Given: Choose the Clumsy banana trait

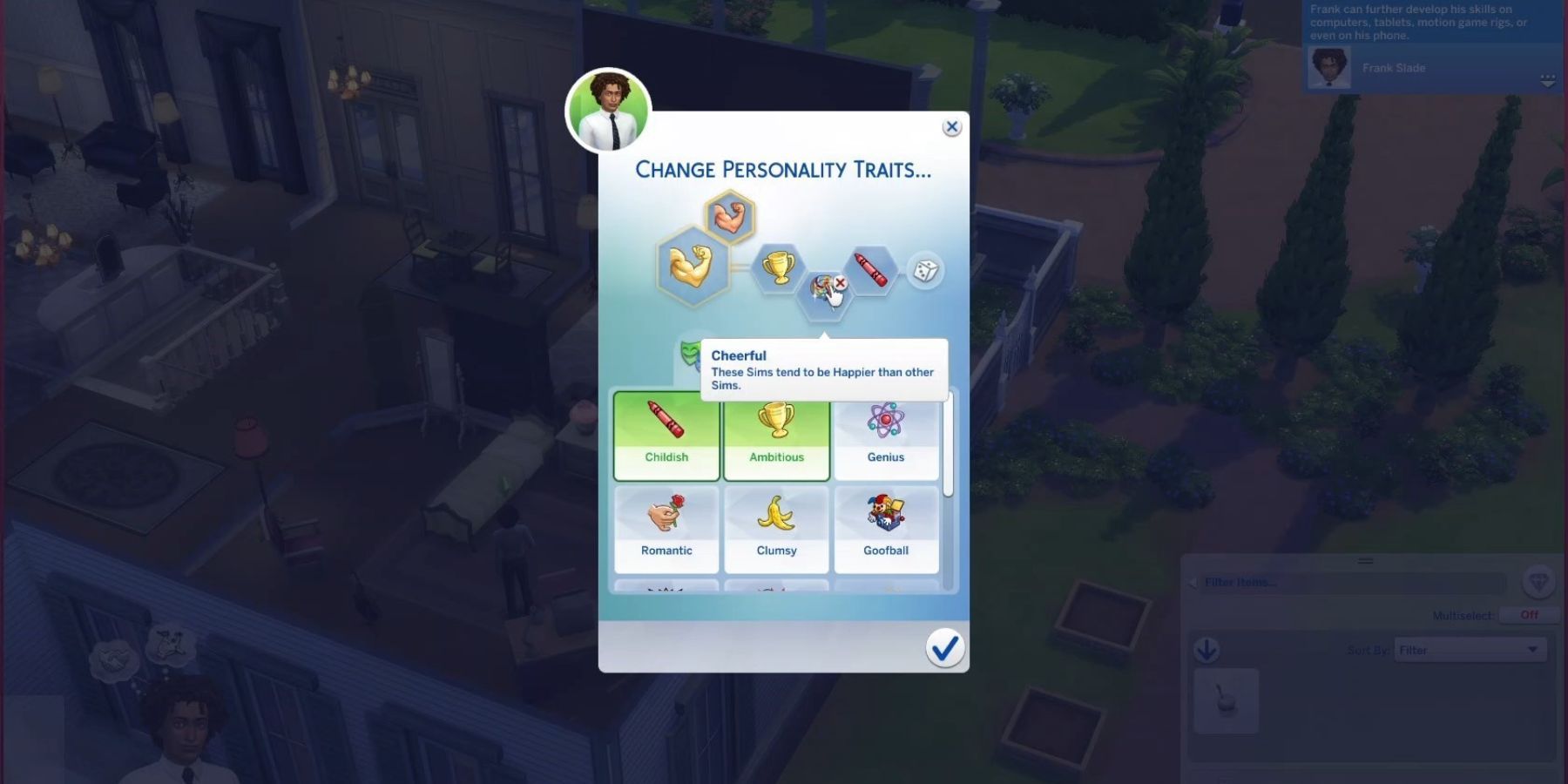Looking at the screenshot, I should click(x=776, y=529).
